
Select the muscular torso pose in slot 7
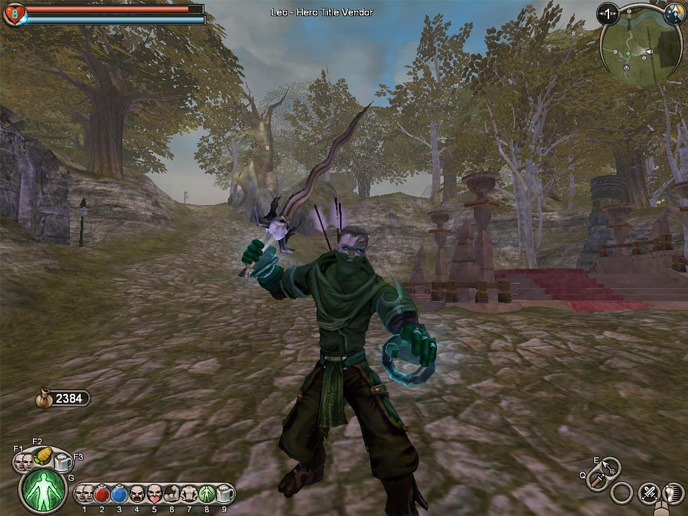point(189,493)
